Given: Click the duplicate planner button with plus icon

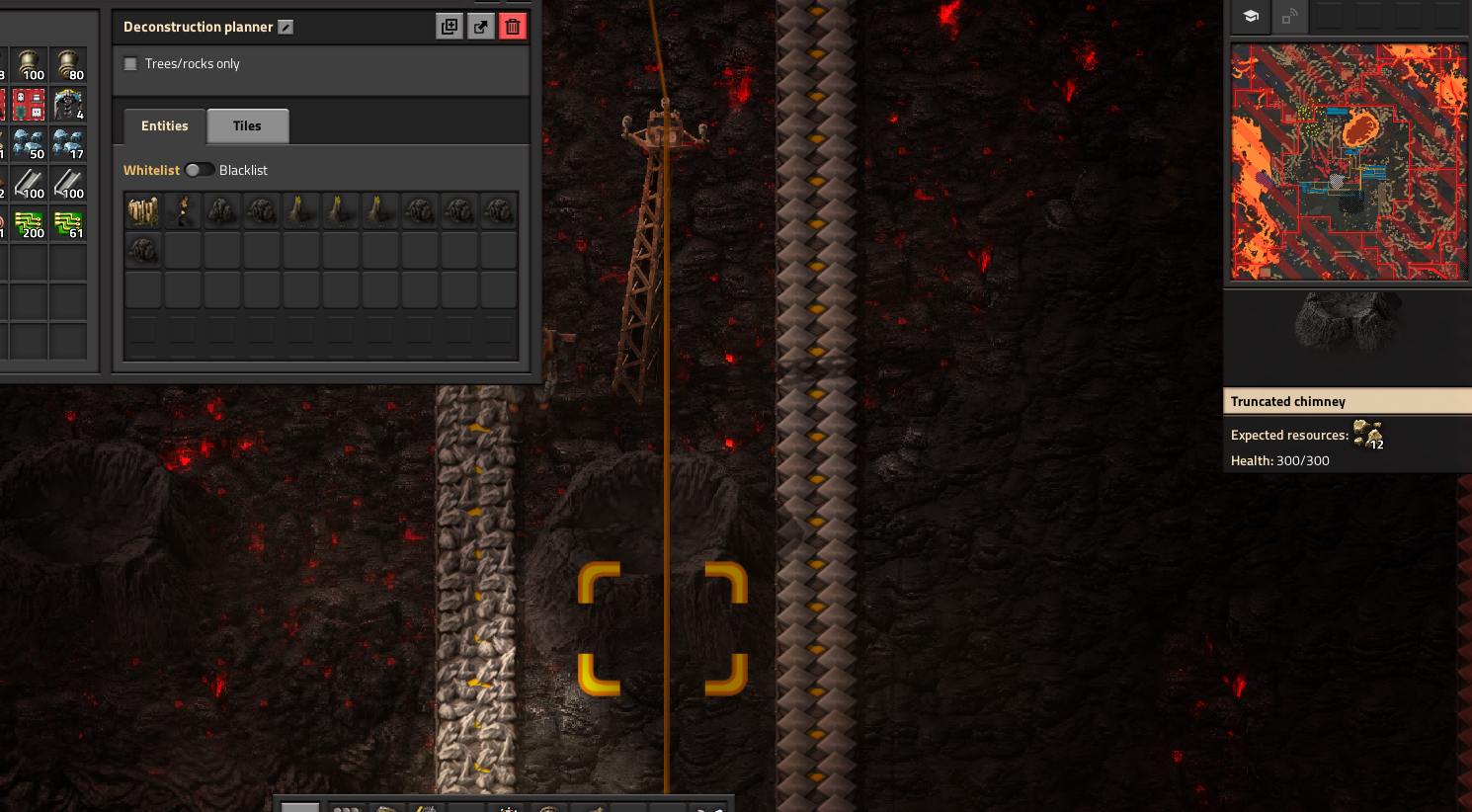Looking at the screenshot, I should click(x=450, y=27).
